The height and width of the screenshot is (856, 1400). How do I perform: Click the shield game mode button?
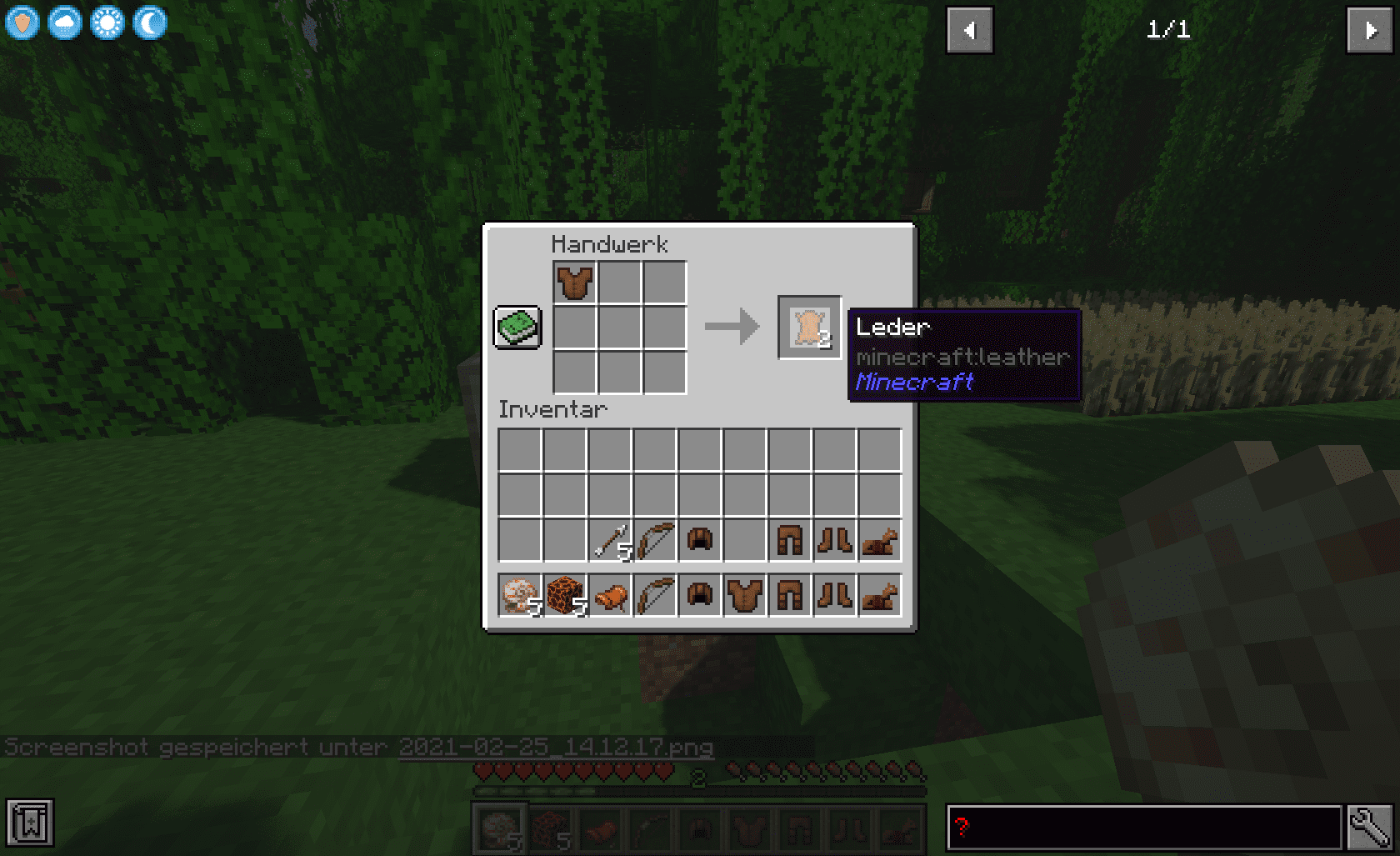pyautogui.click(x=22, y=23)
